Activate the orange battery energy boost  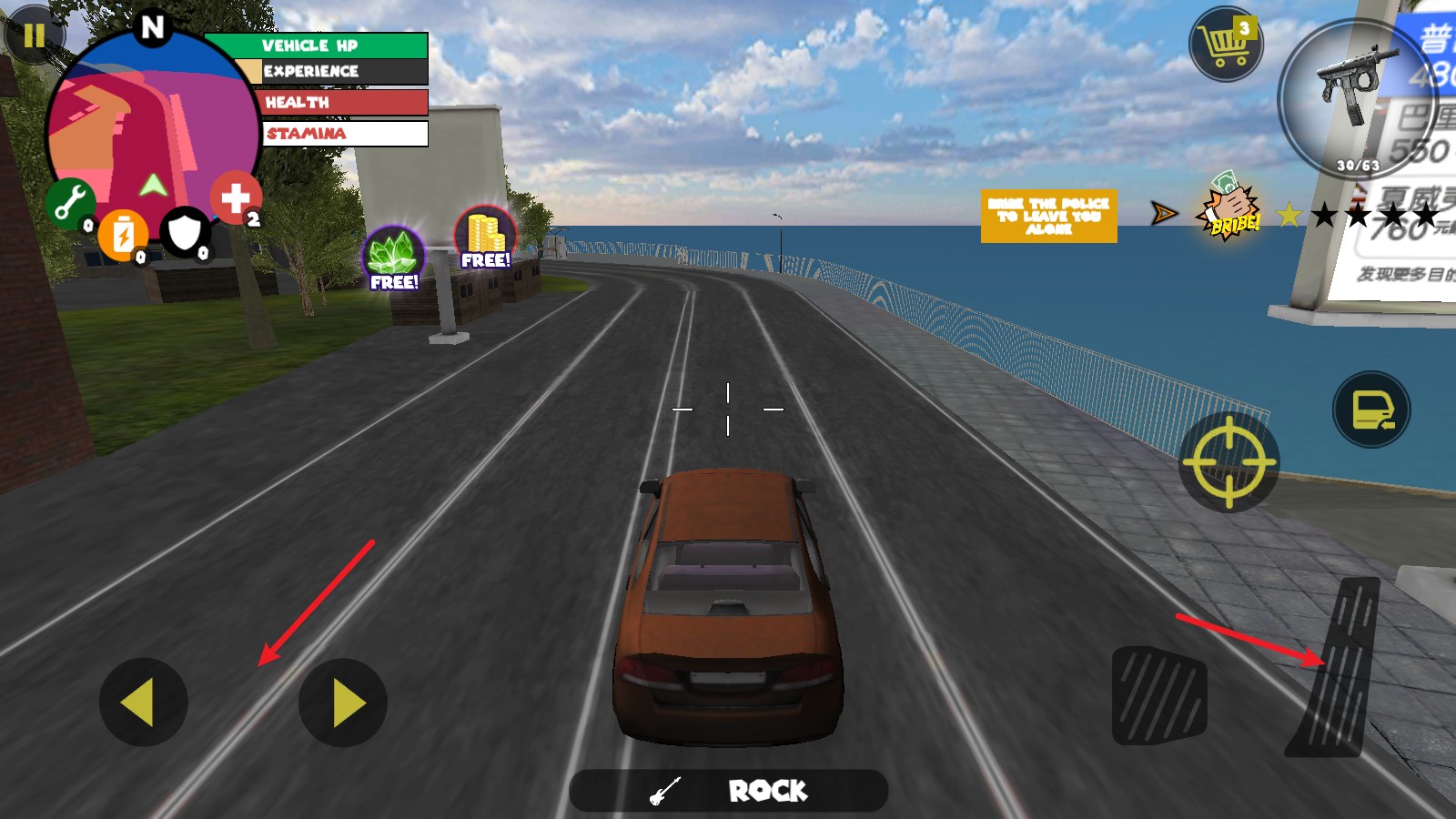tap(123, 236)
